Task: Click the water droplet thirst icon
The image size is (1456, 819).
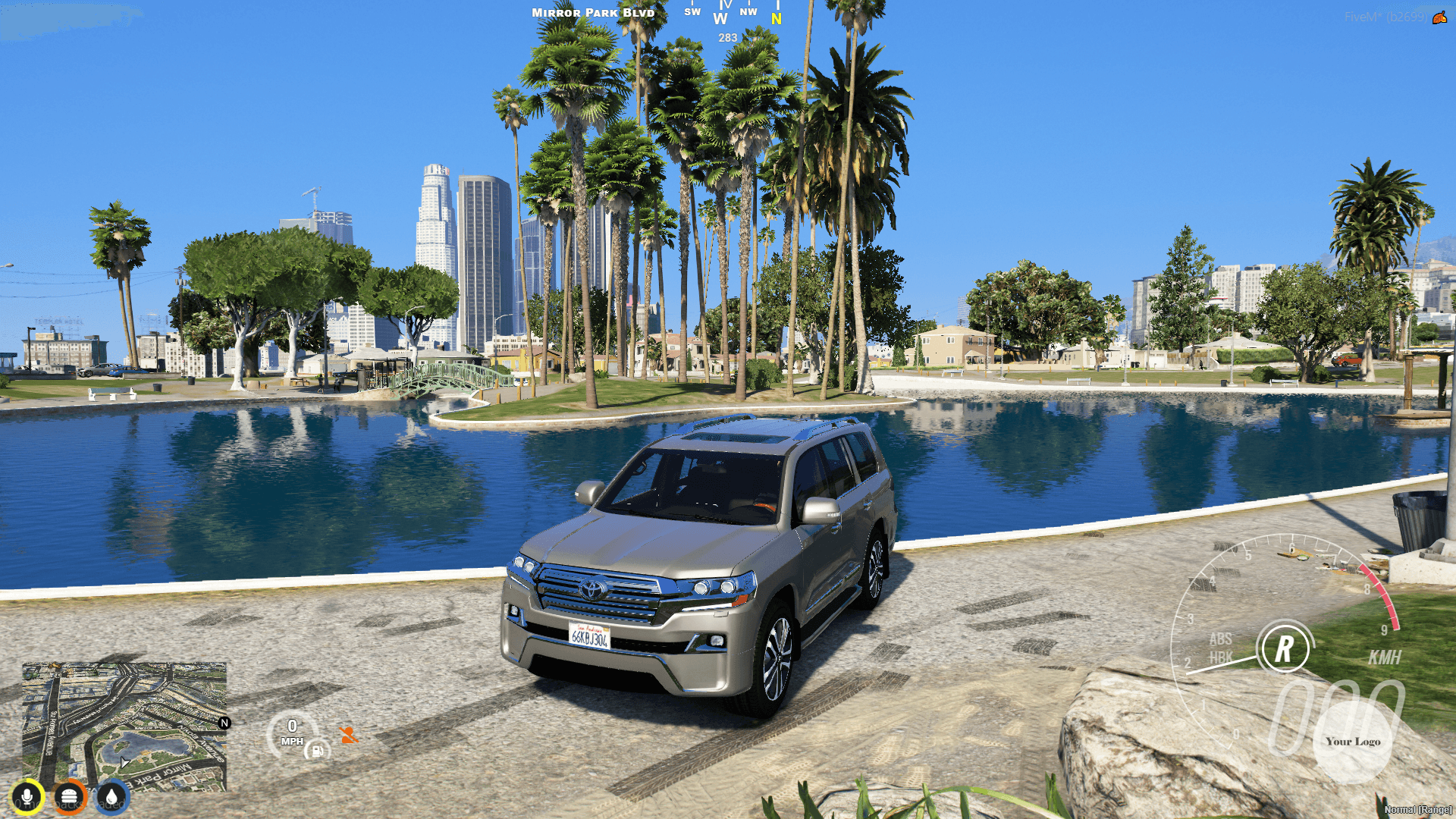Action: coord(110,796)
